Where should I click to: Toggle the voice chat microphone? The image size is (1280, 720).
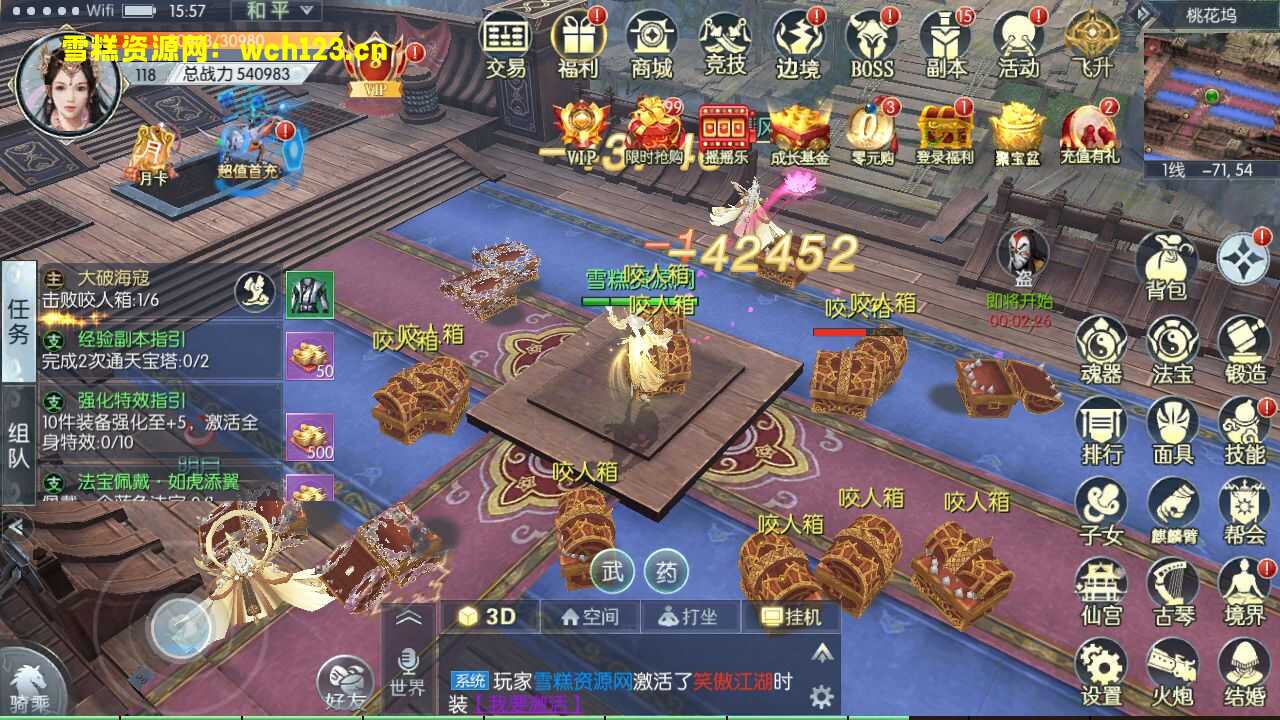pos(408,660)
